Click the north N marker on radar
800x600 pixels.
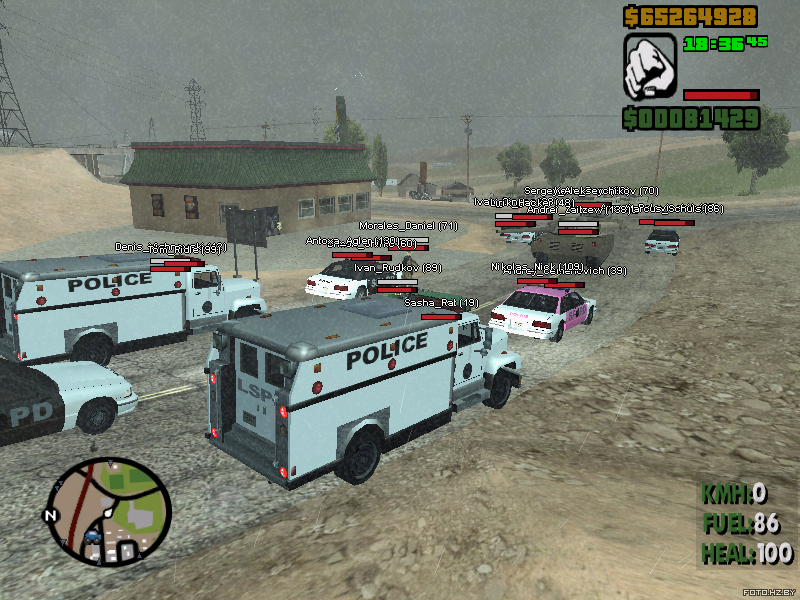click(x=49, y=515)
